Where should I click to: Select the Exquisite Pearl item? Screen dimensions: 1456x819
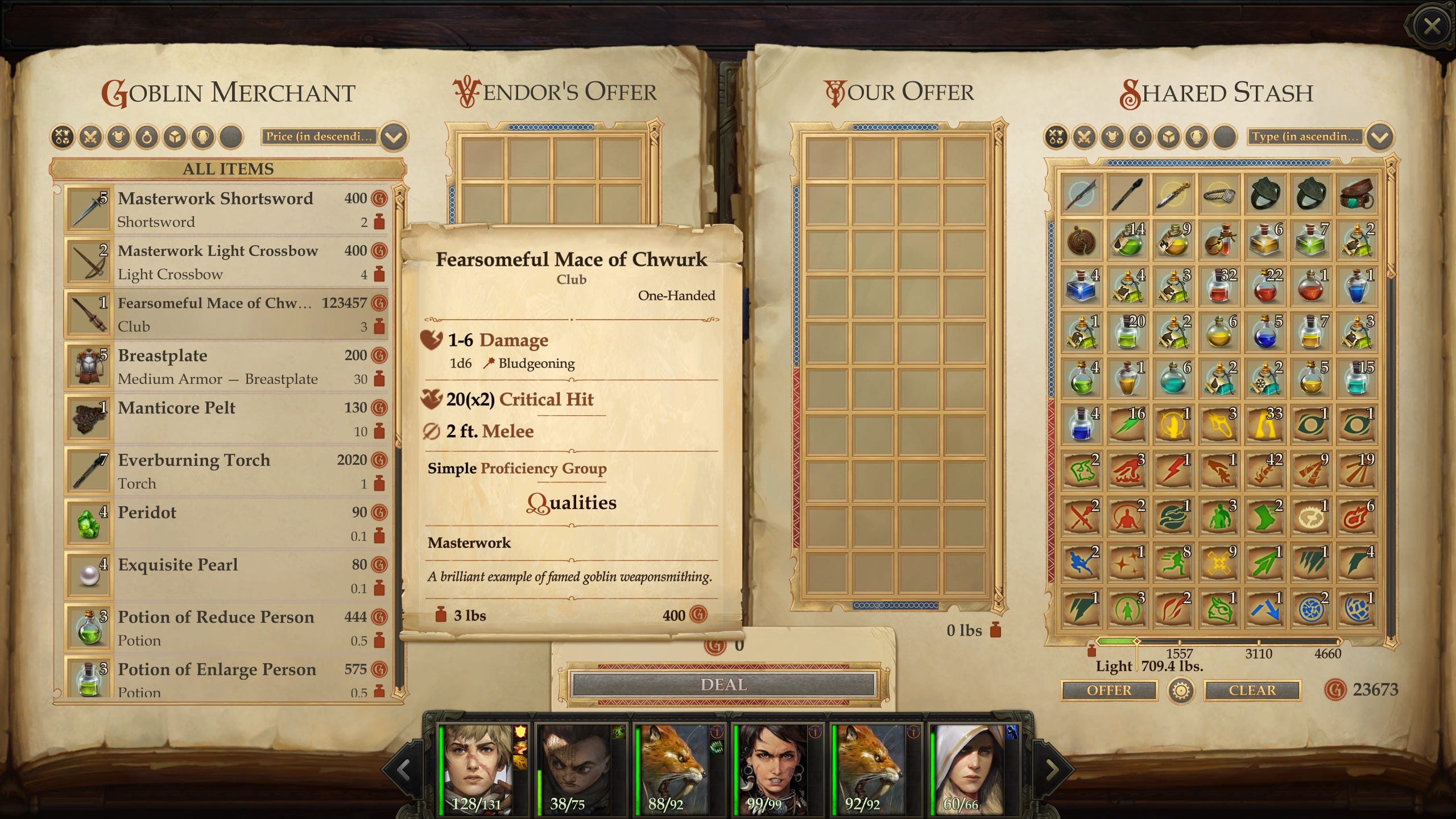click(x=227, y=576)
